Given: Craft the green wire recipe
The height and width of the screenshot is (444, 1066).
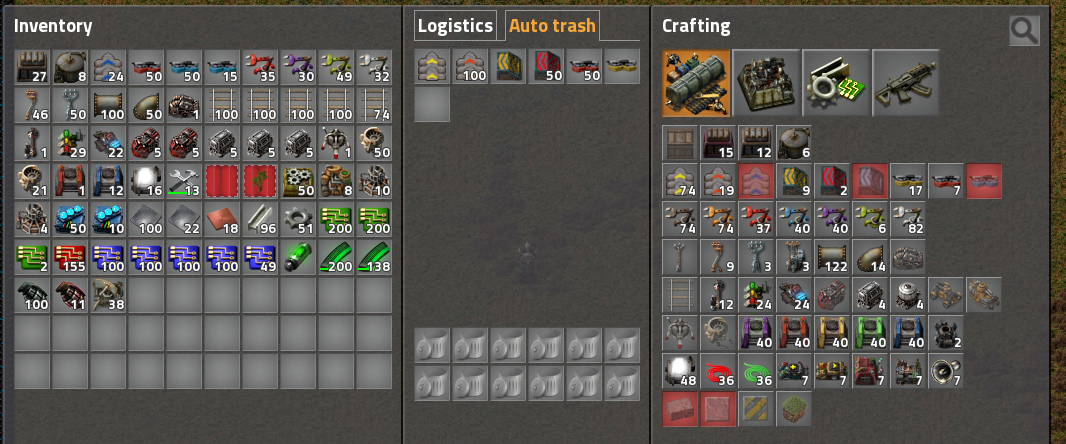Looking at the screenshot, I should coord(757,371).
